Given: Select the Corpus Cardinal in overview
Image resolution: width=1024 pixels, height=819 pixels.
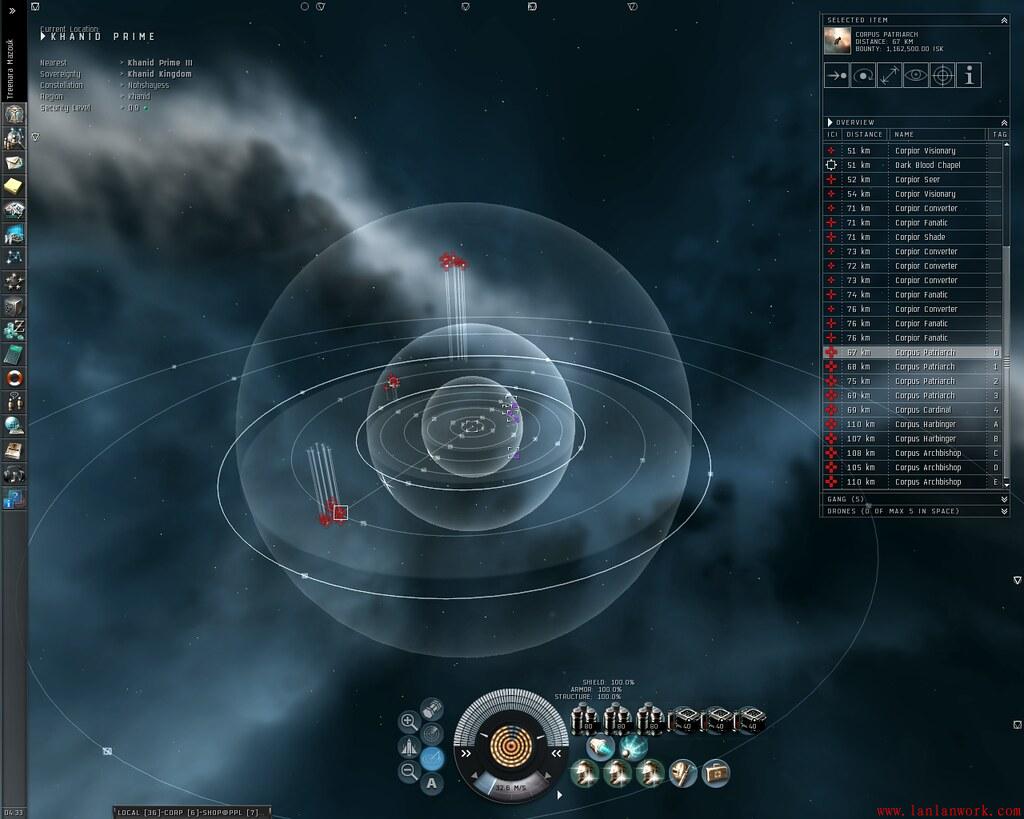Looking at the screenshot, I should (x=923, y=410).
